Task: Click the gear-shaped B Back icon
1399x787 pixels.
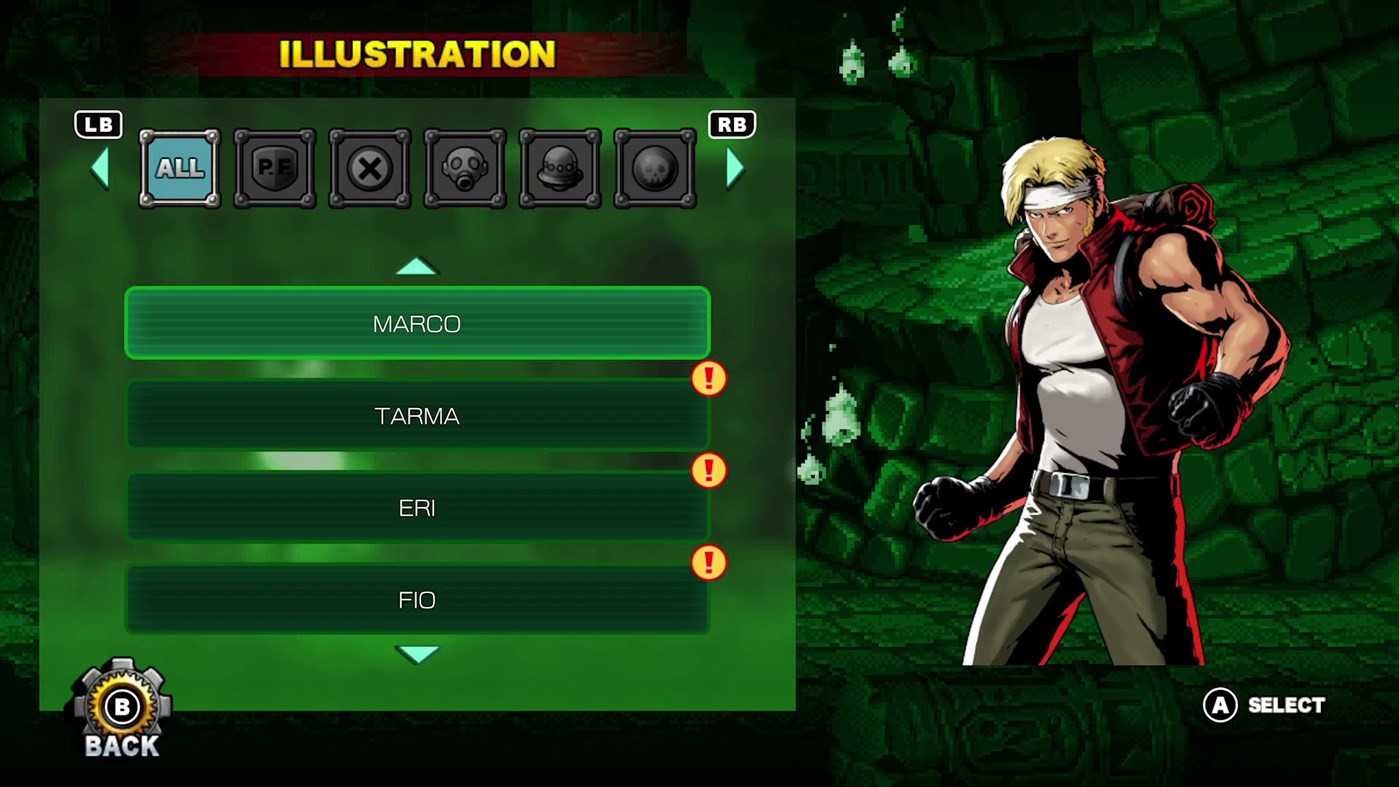Action: point(120,706)
